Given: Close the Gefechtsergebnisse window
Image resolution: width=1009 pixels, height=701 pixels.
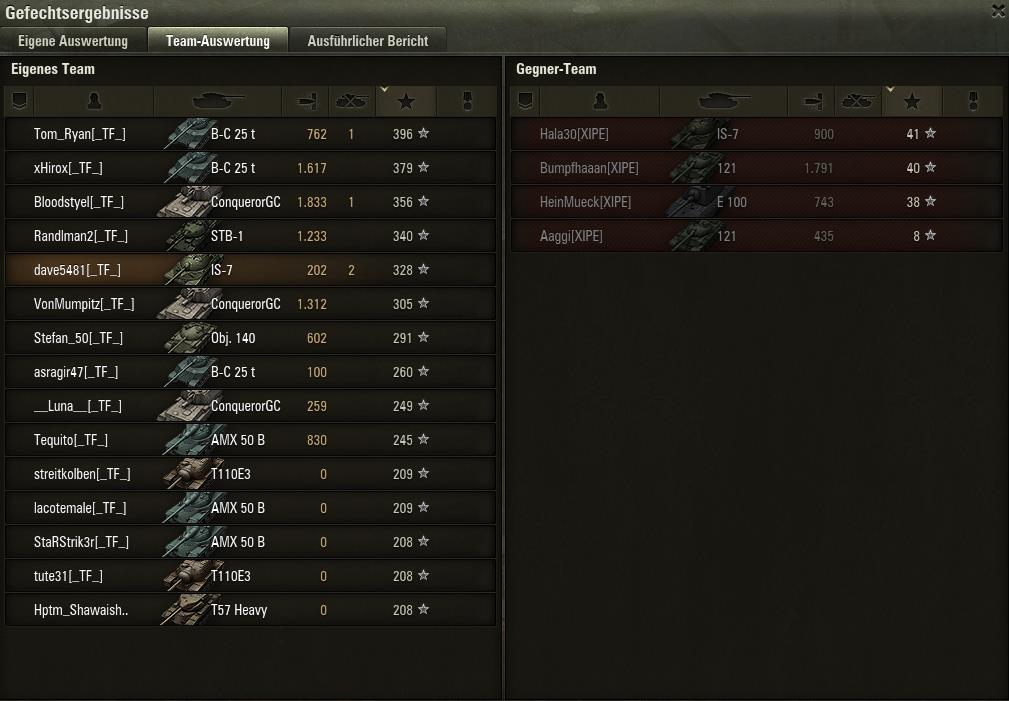Looking at the screenshot, I should click(998, 12).
